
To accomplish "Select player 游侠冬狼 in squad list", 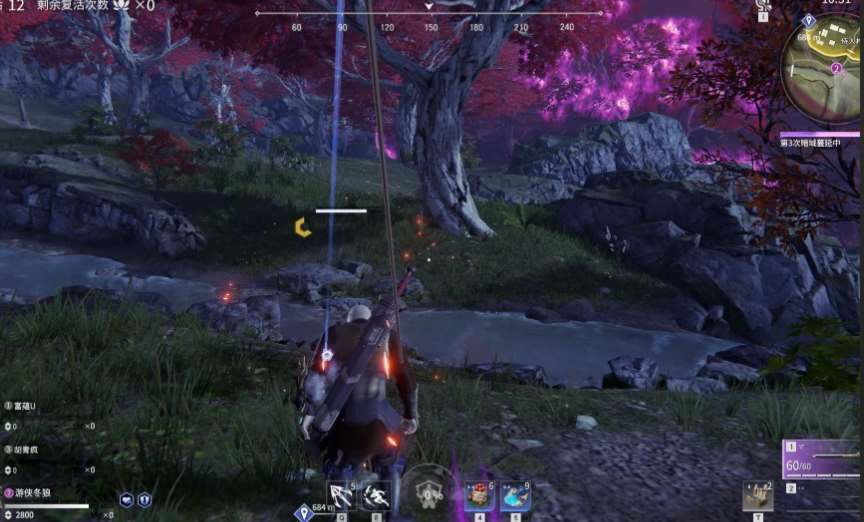I will coord(28,492).
